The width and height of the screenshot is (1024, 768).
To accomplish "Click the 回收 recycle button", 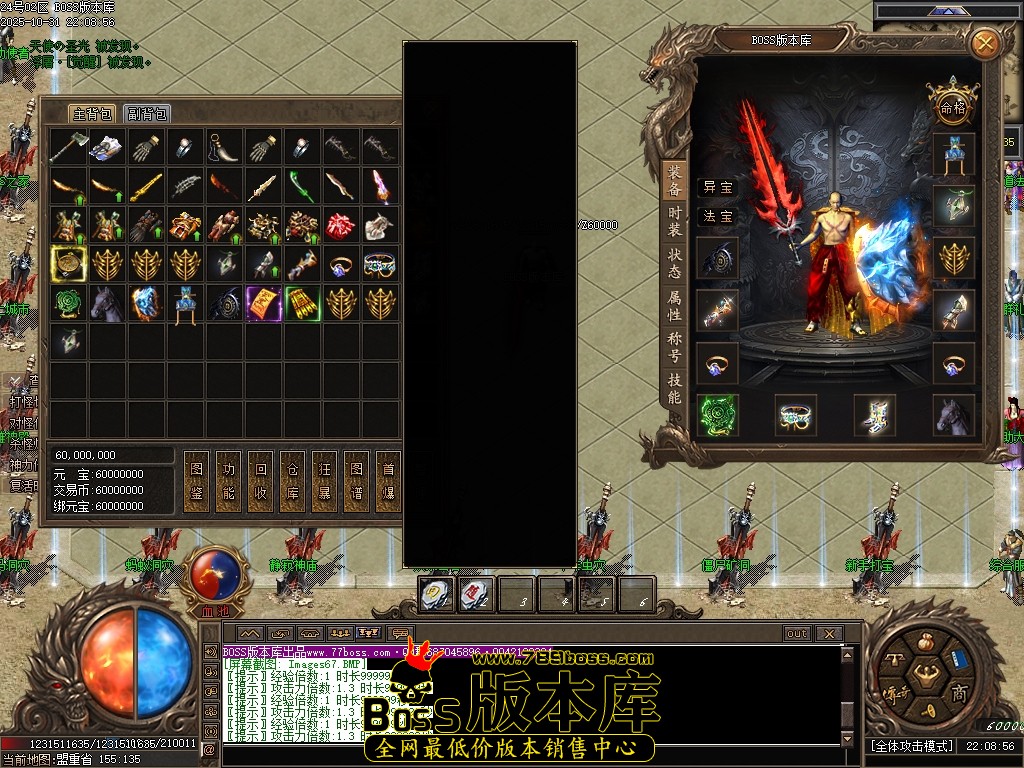I will pos(261,481).
